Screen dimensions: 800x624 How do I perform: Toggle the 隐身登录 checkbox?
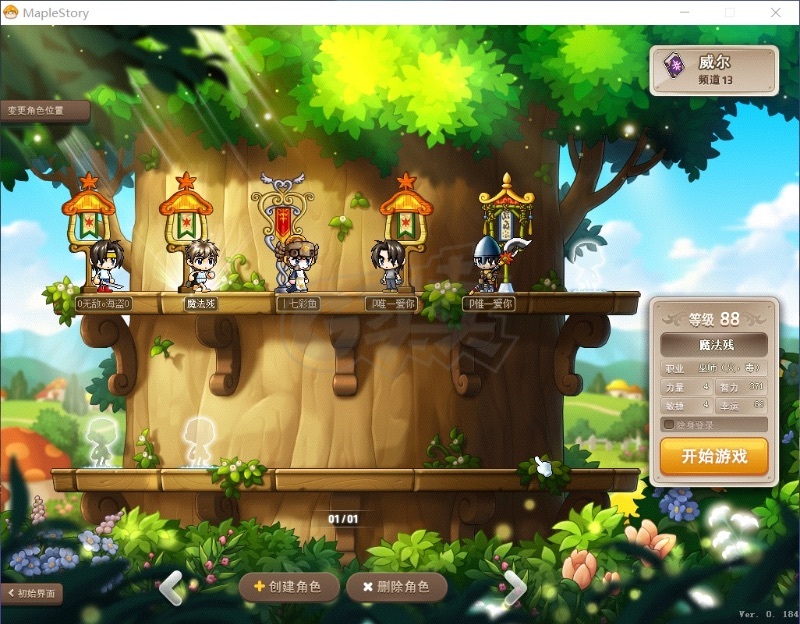(x=670, y=424)
